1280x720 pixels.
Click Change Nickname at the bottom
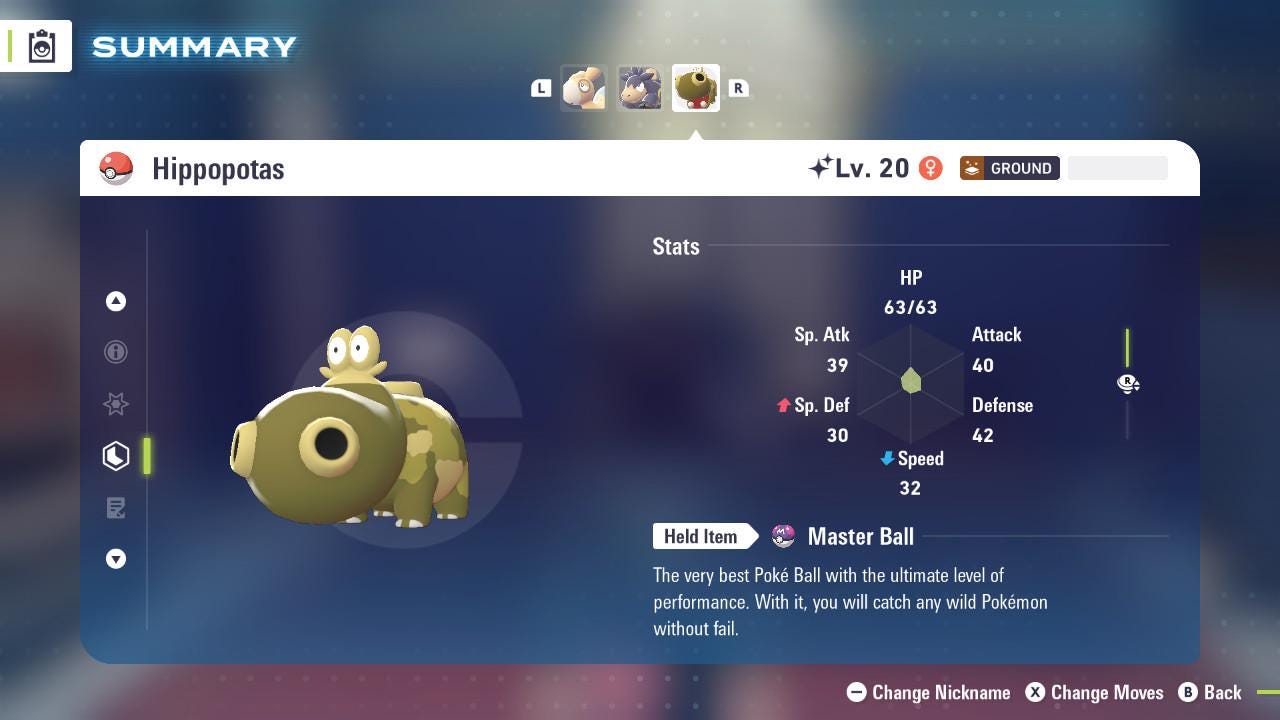(x=928, y=692)
